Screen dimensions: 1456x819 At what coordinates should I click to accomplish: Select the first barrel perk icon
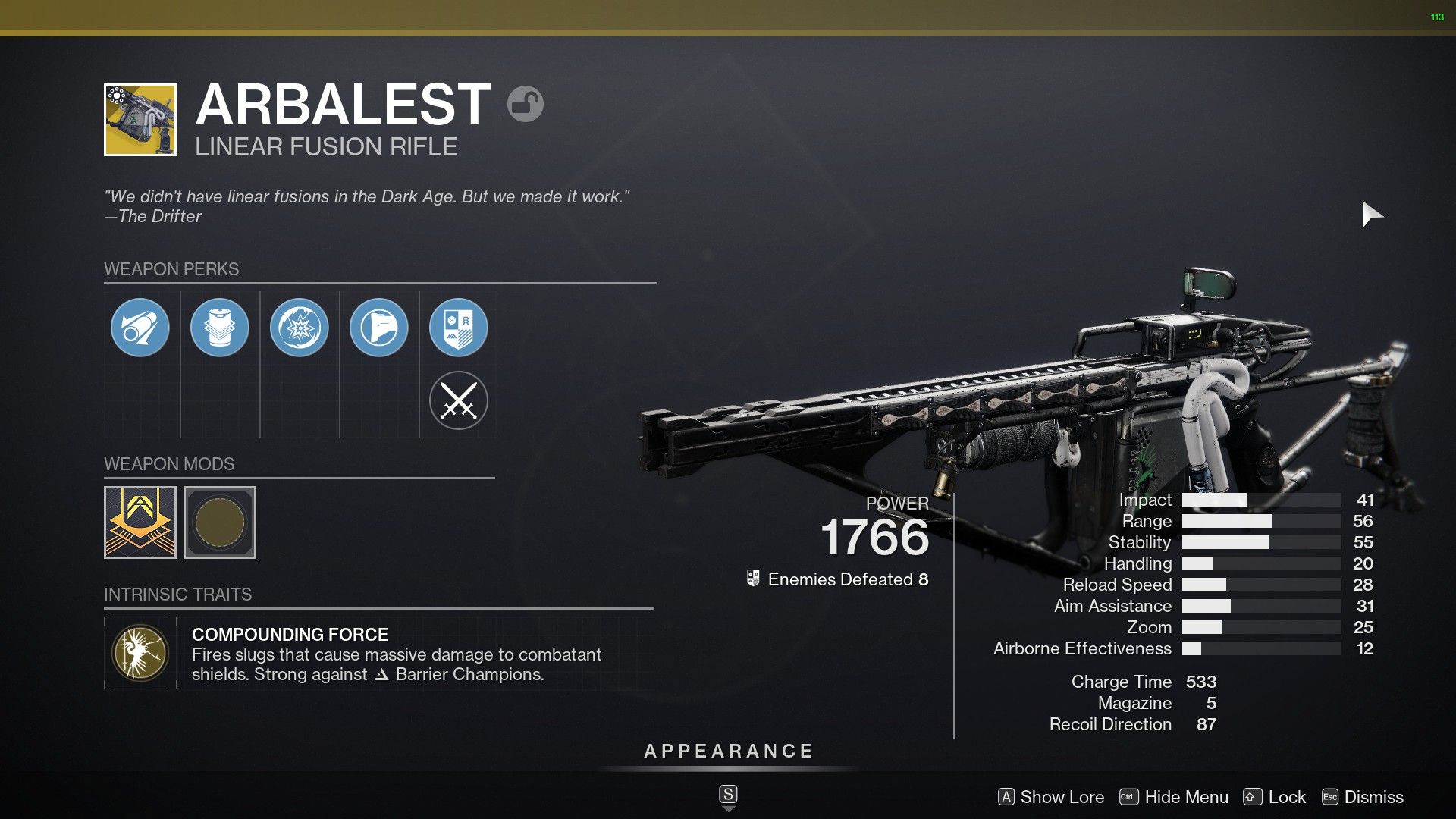click(x=140, y=328)
